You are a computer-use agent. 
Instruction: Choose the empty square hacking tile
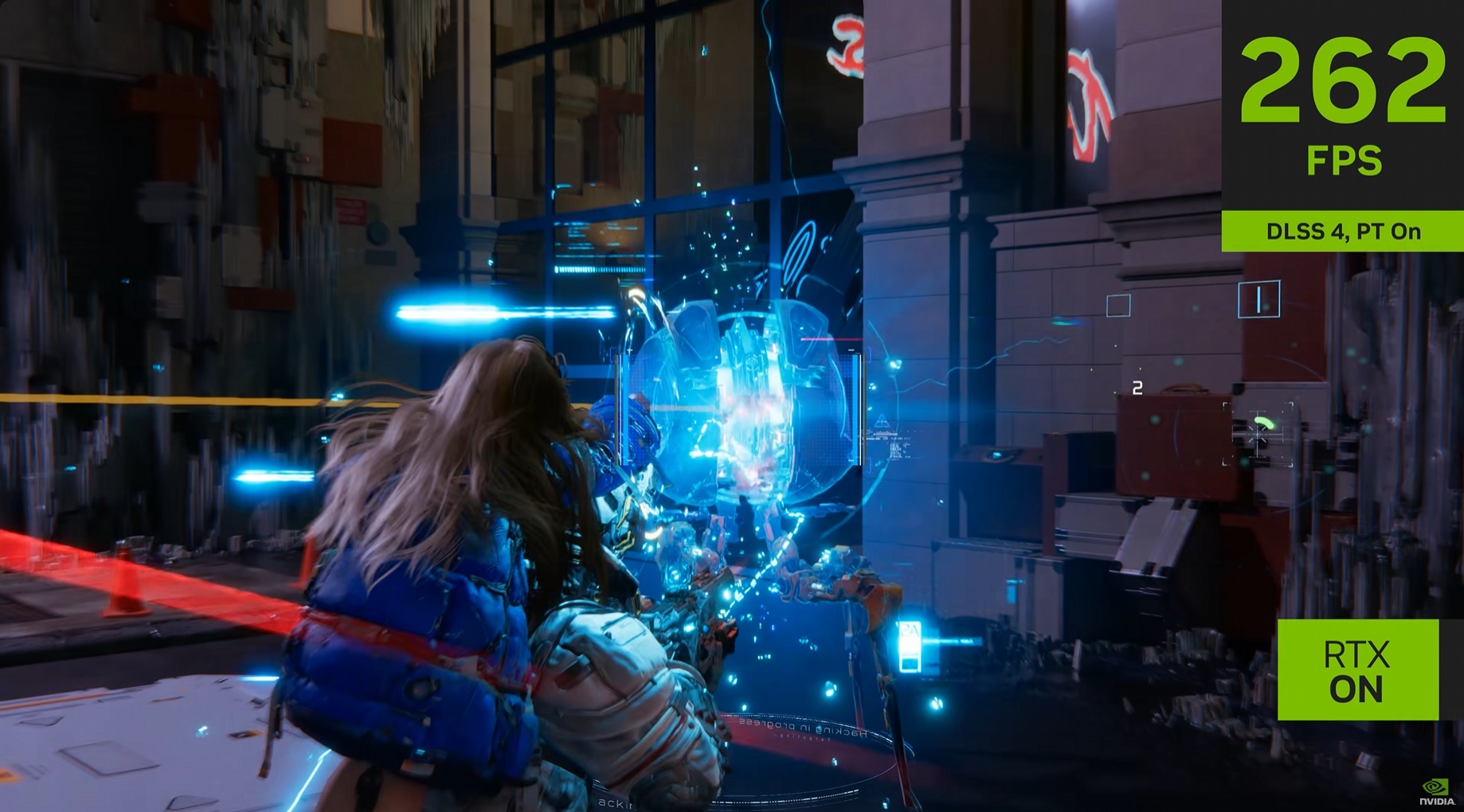pos(1118,305)
